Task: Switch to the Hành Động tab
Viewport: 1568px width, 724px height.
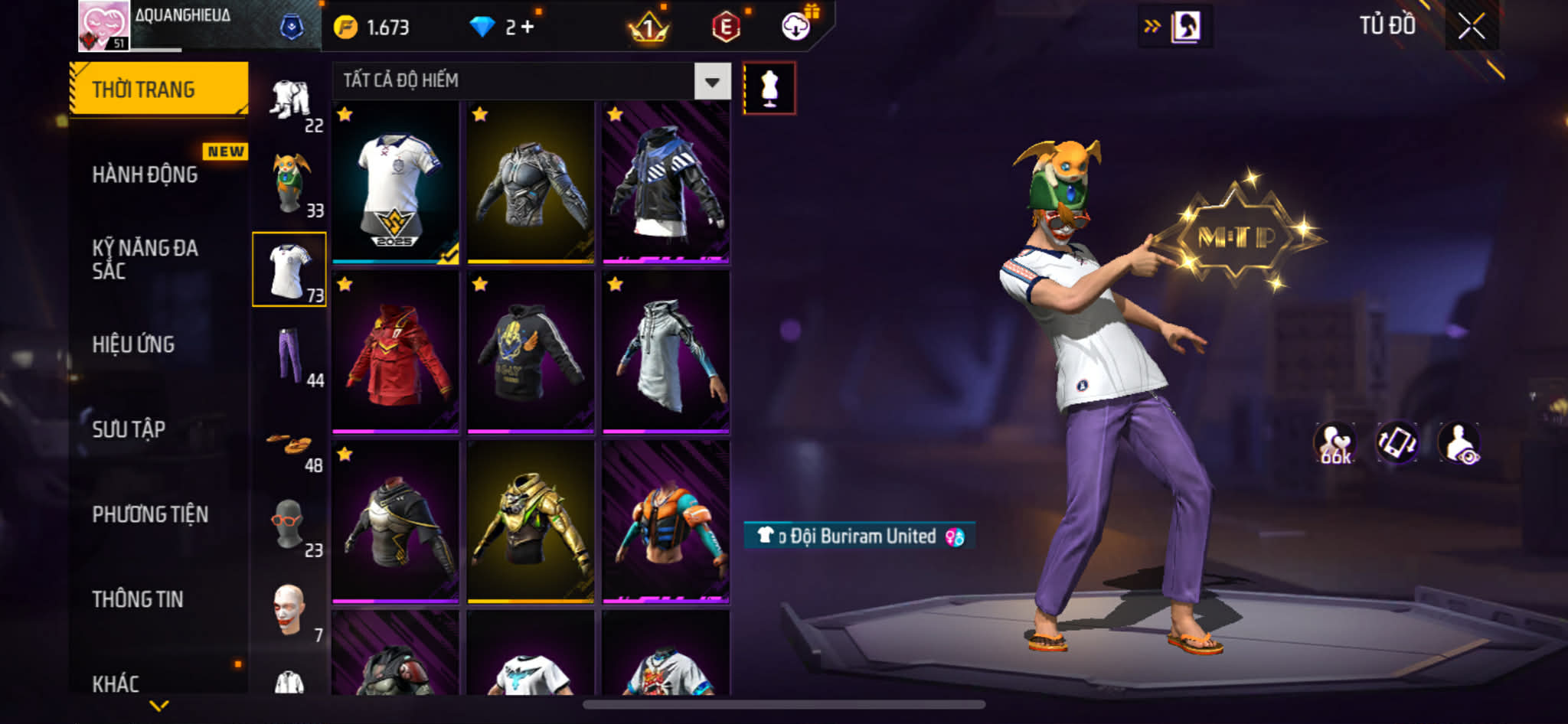Action: (x=145, y=174)
